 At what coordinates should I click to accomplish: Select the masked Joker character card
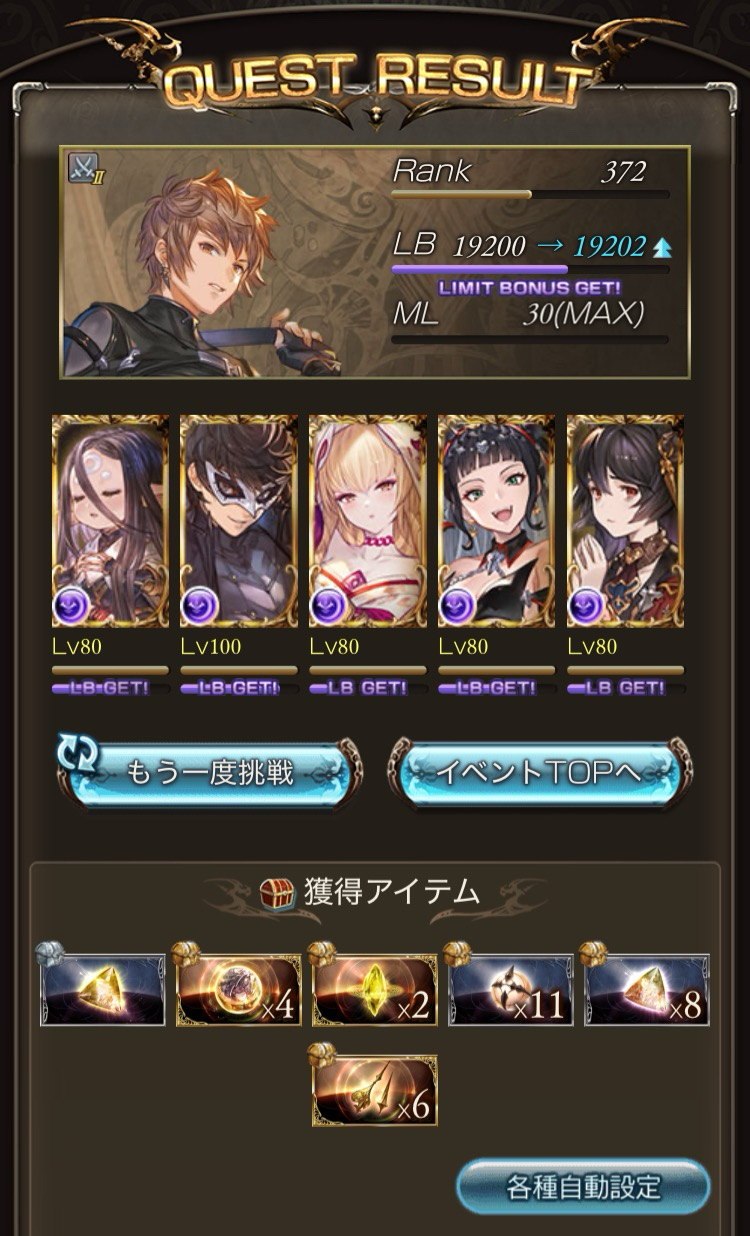(x=239, y=521)
